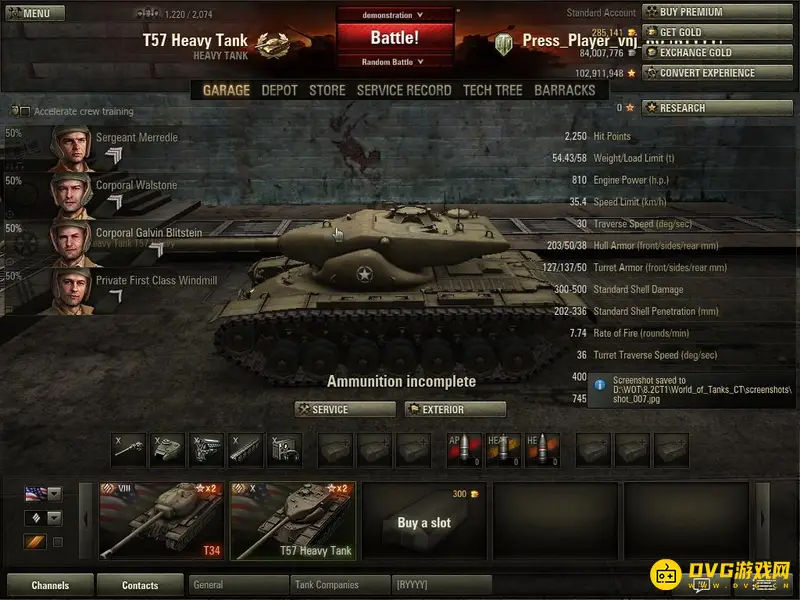
Task: Click Buy Premium button
Action: pos(695,12)
